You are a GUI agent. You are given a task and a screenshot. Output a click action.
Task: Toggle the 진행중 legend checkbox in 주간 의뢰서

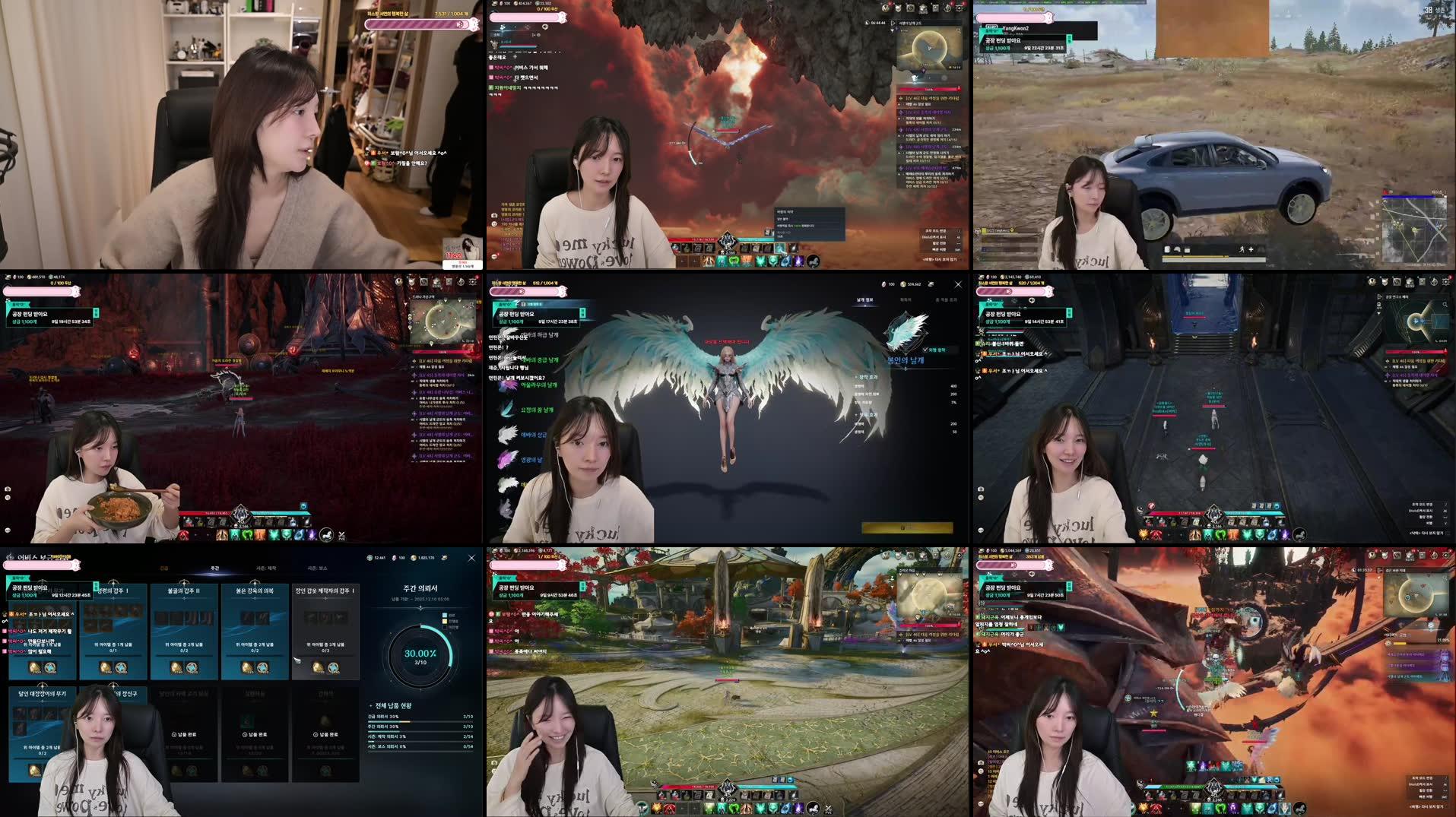(444, 619)
